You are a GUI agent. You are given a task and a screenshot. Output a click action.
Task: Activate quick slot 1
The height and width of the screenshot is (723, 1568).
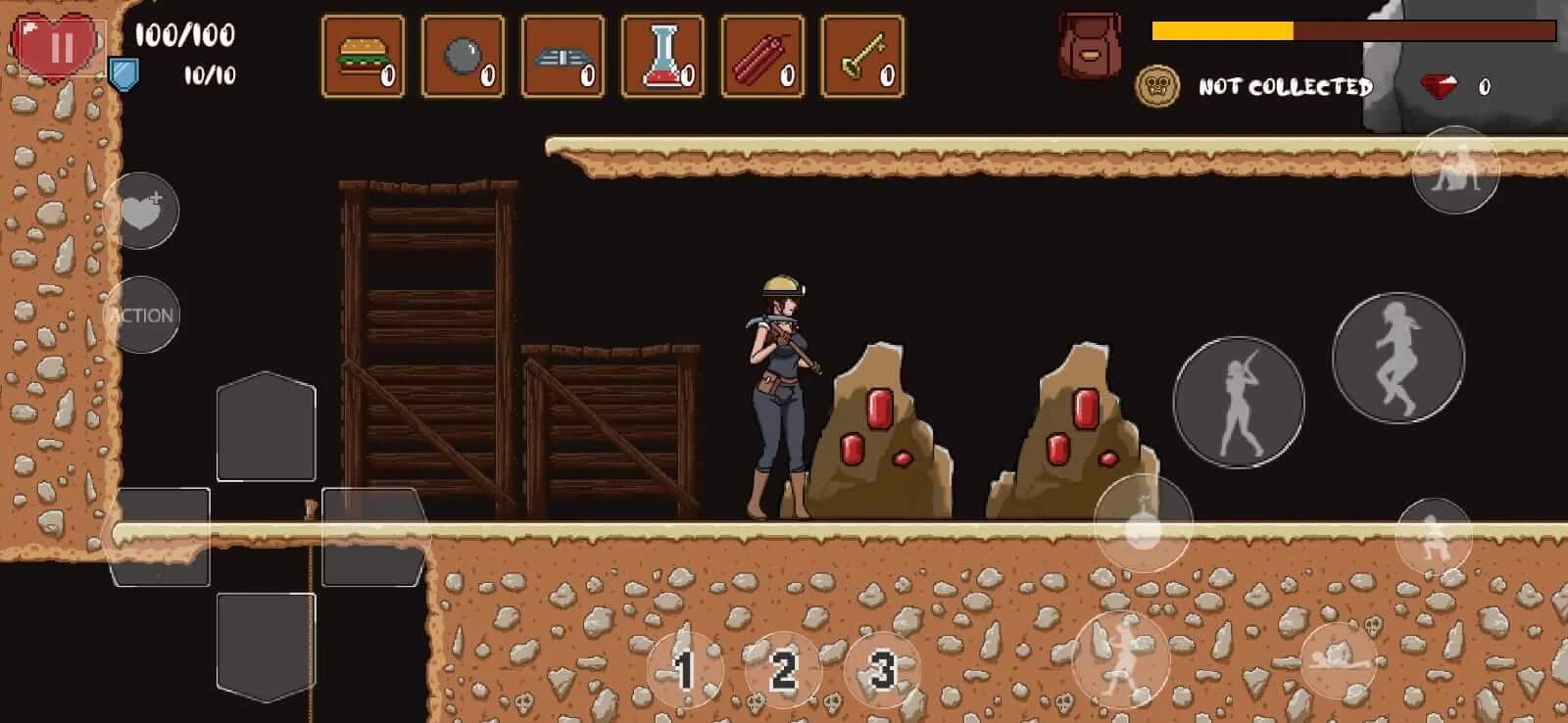click(x=685, y=670)
